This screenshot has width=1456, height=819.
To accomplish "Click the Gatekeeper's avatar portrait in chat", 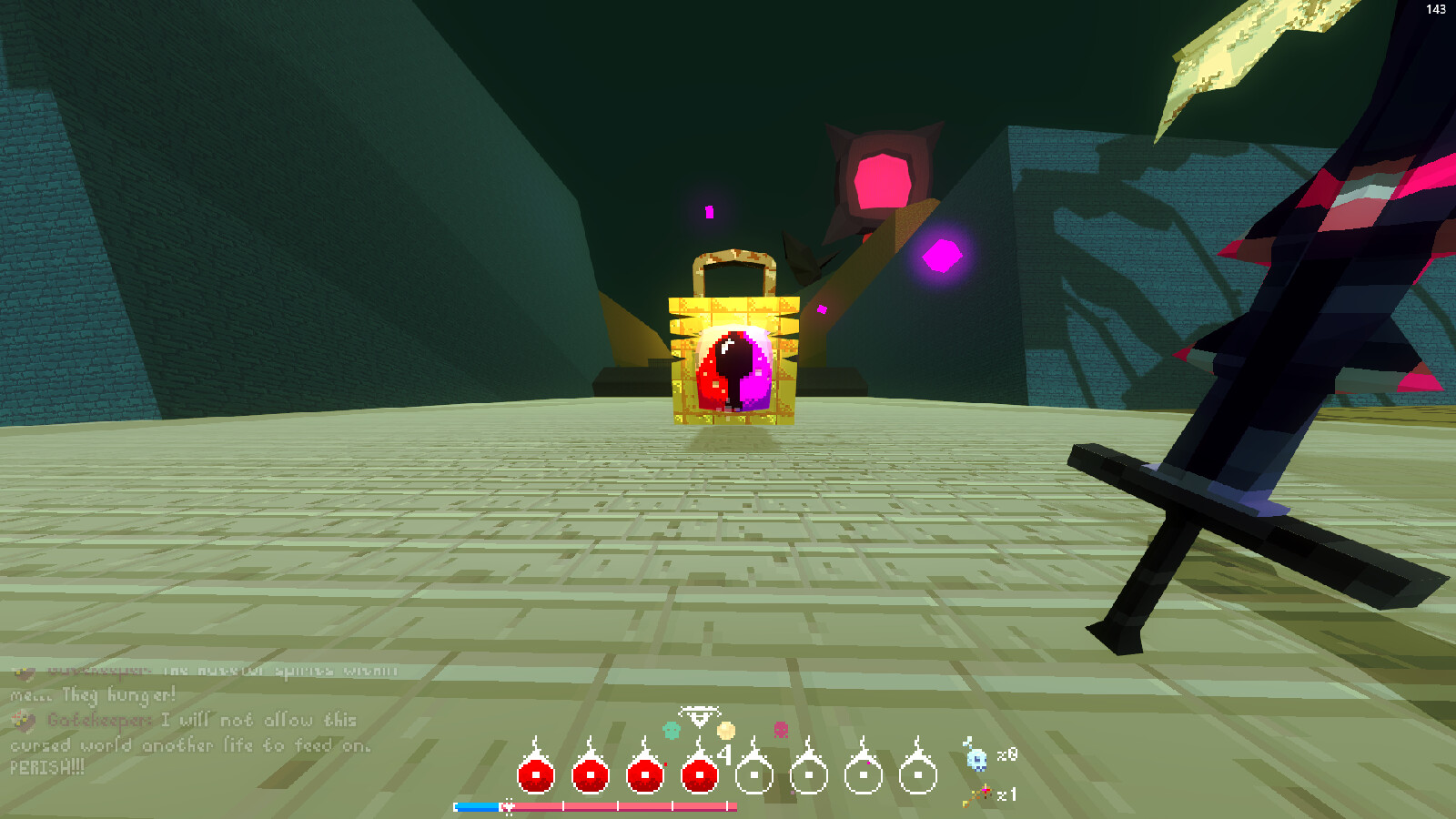I will coord(25,722).
